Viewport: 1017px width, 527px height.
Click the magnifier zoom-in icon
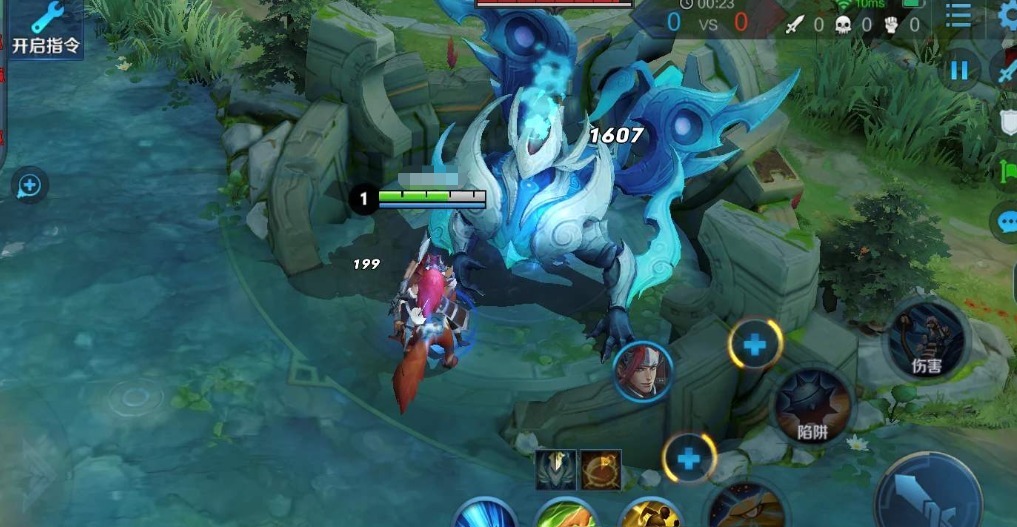click(x=29, y=185)
